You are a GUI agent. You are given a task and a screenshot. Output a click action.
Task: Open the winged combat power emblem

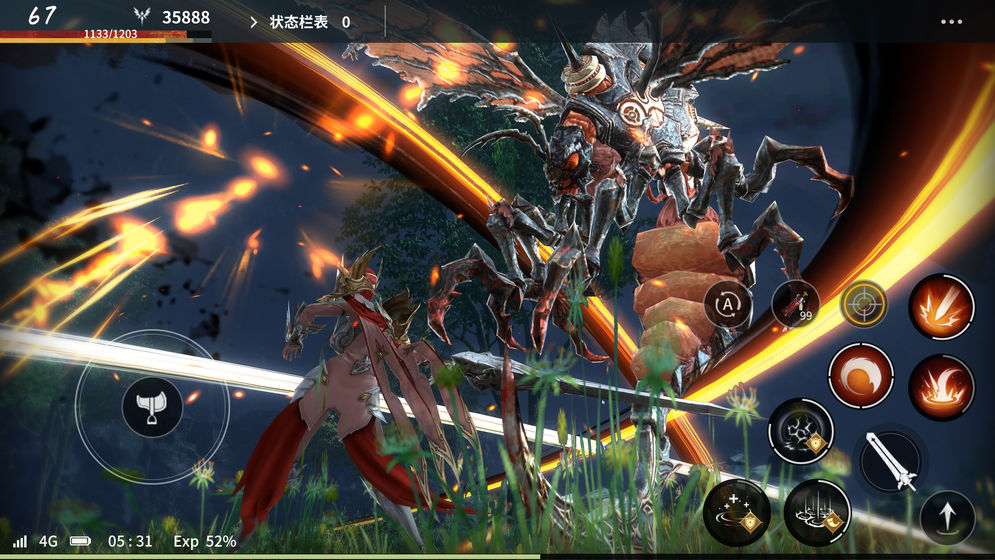tap(142, 17)
